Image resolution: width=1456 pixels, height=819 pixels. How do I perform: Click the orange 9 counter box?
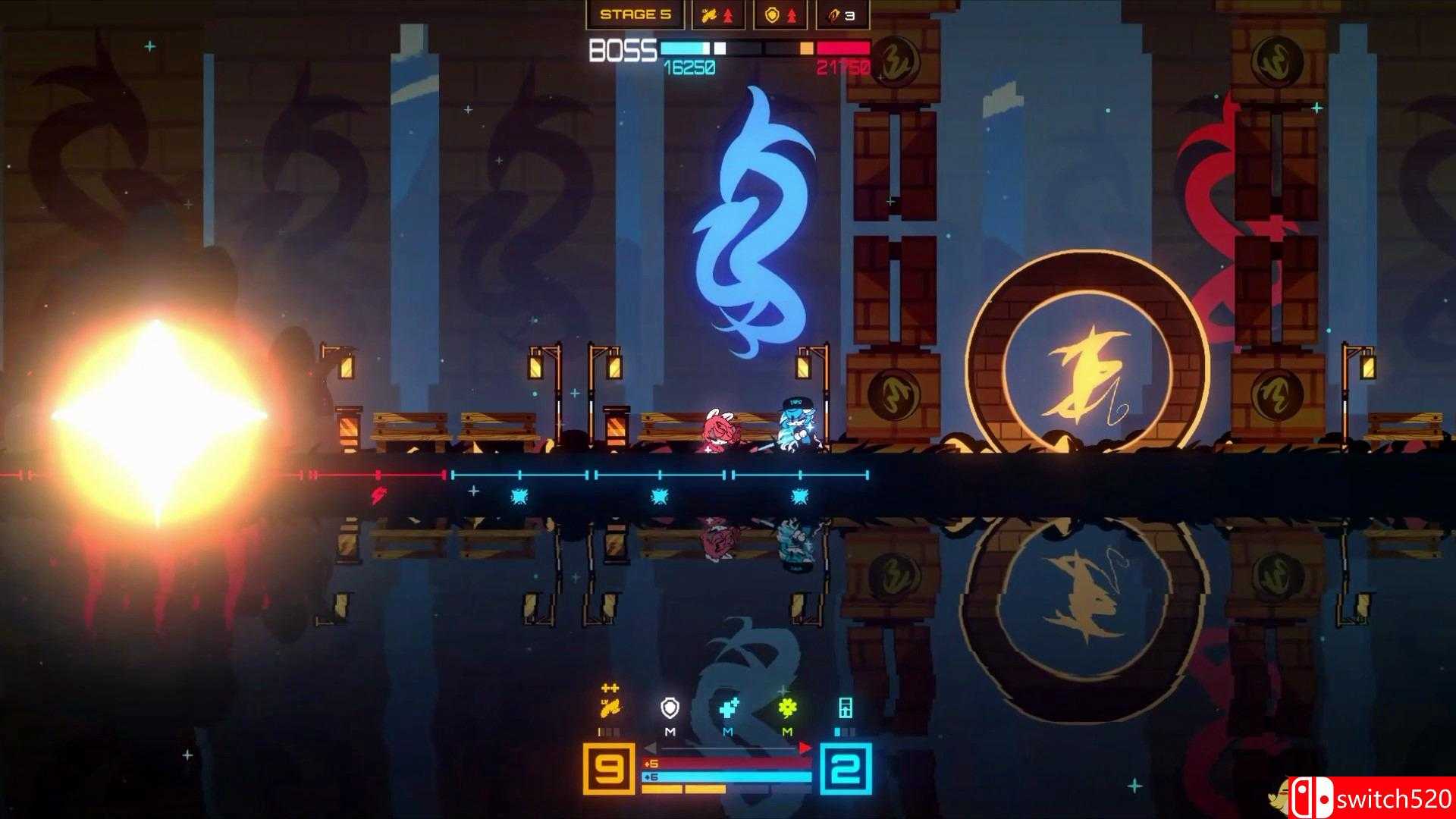pyautogui.click(x=609, y=768)
